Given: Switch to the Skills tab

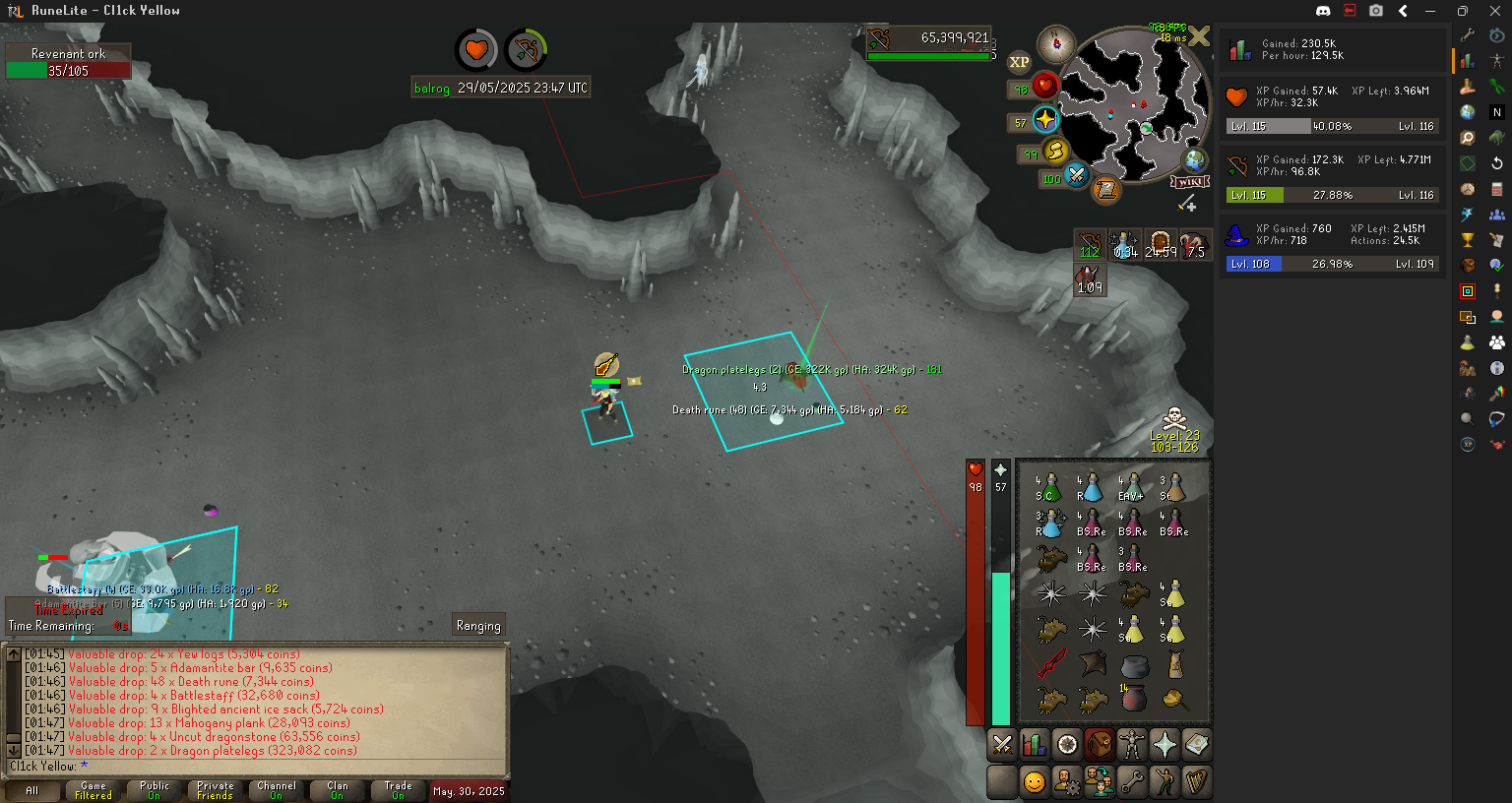Looking at the screenshot, I should 1035,745.
